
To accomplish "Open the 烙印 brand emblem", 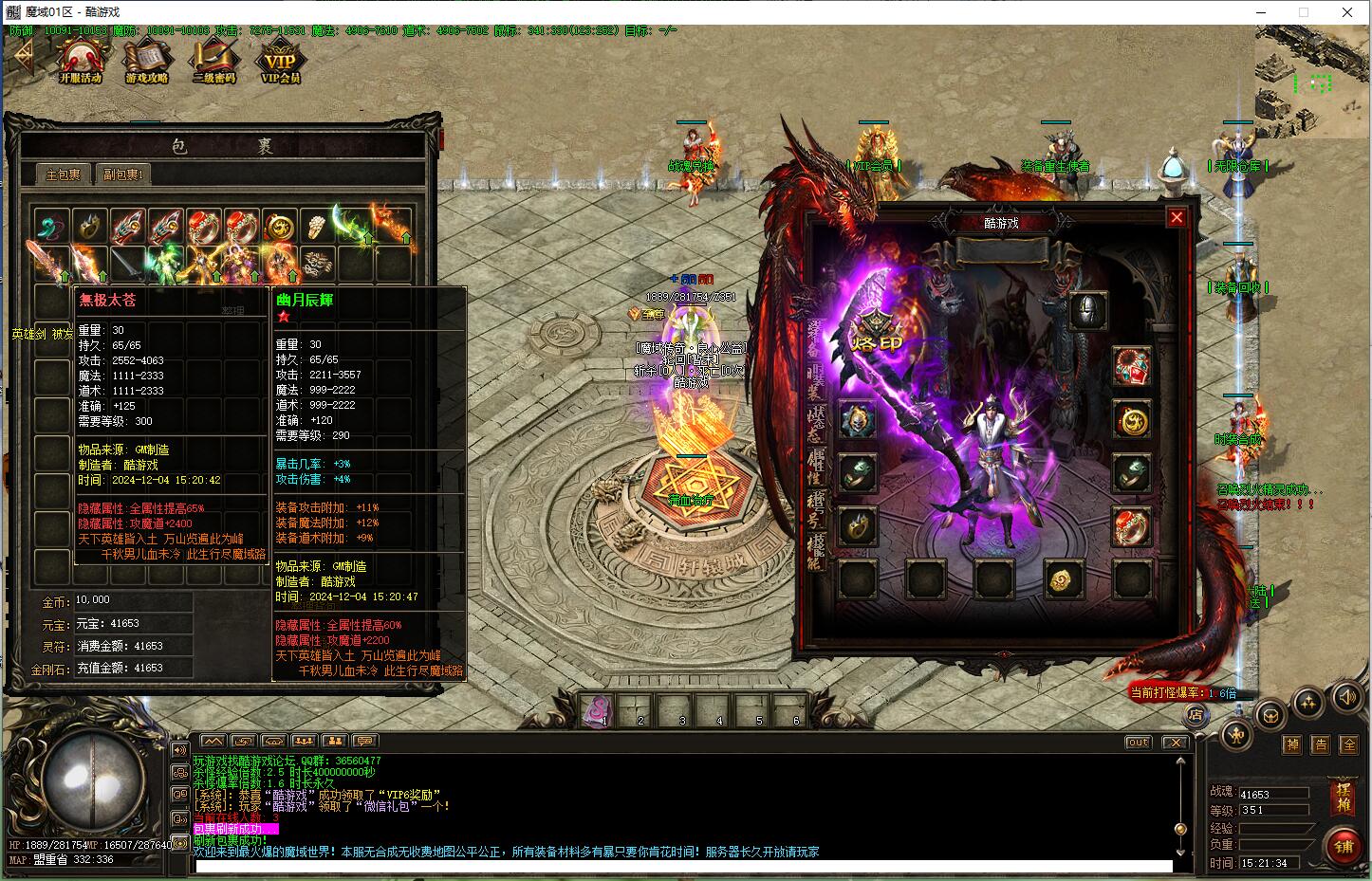I will (x=874, y=332).
